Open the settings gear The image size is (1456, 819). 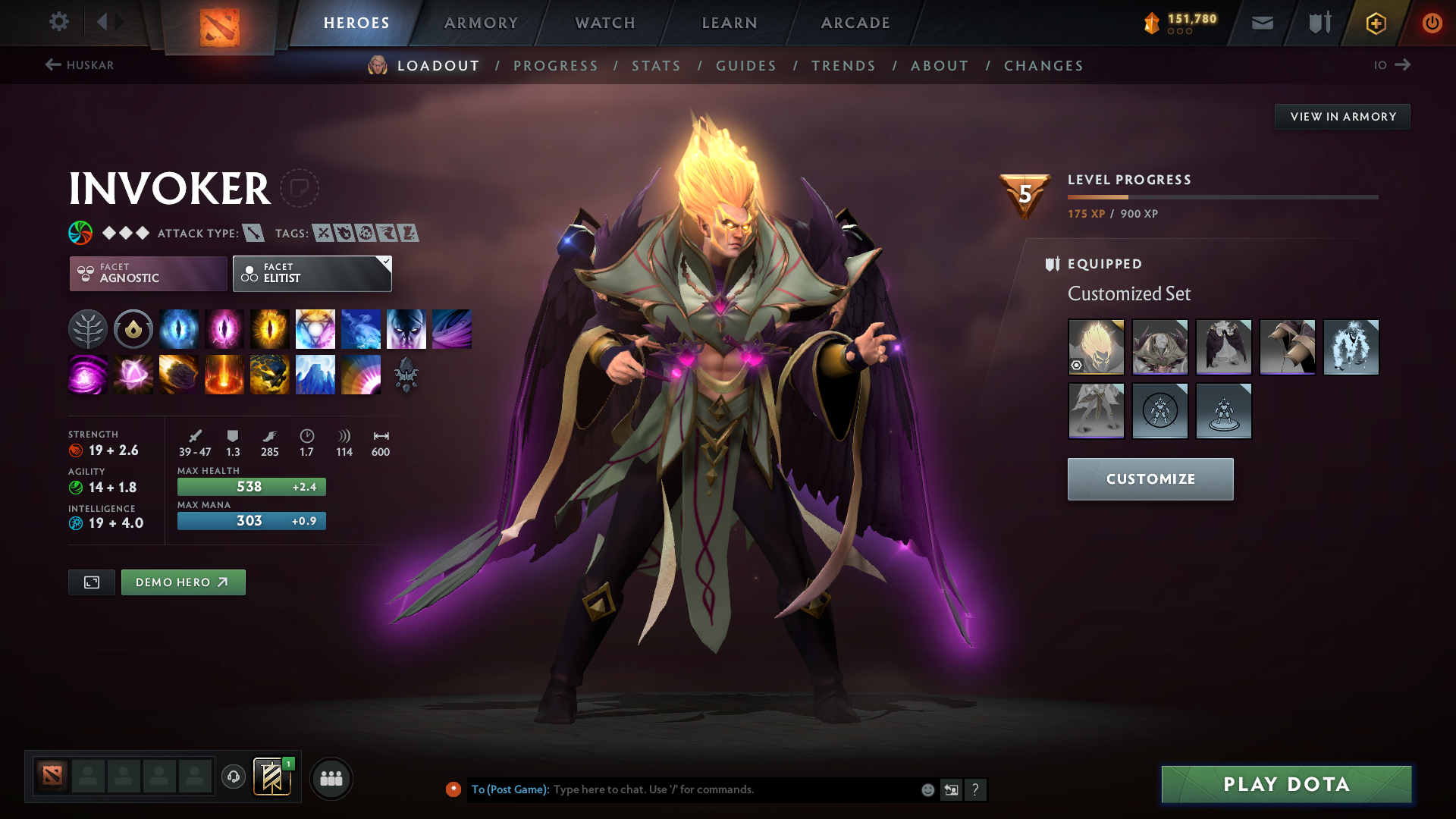click(59, 22)
